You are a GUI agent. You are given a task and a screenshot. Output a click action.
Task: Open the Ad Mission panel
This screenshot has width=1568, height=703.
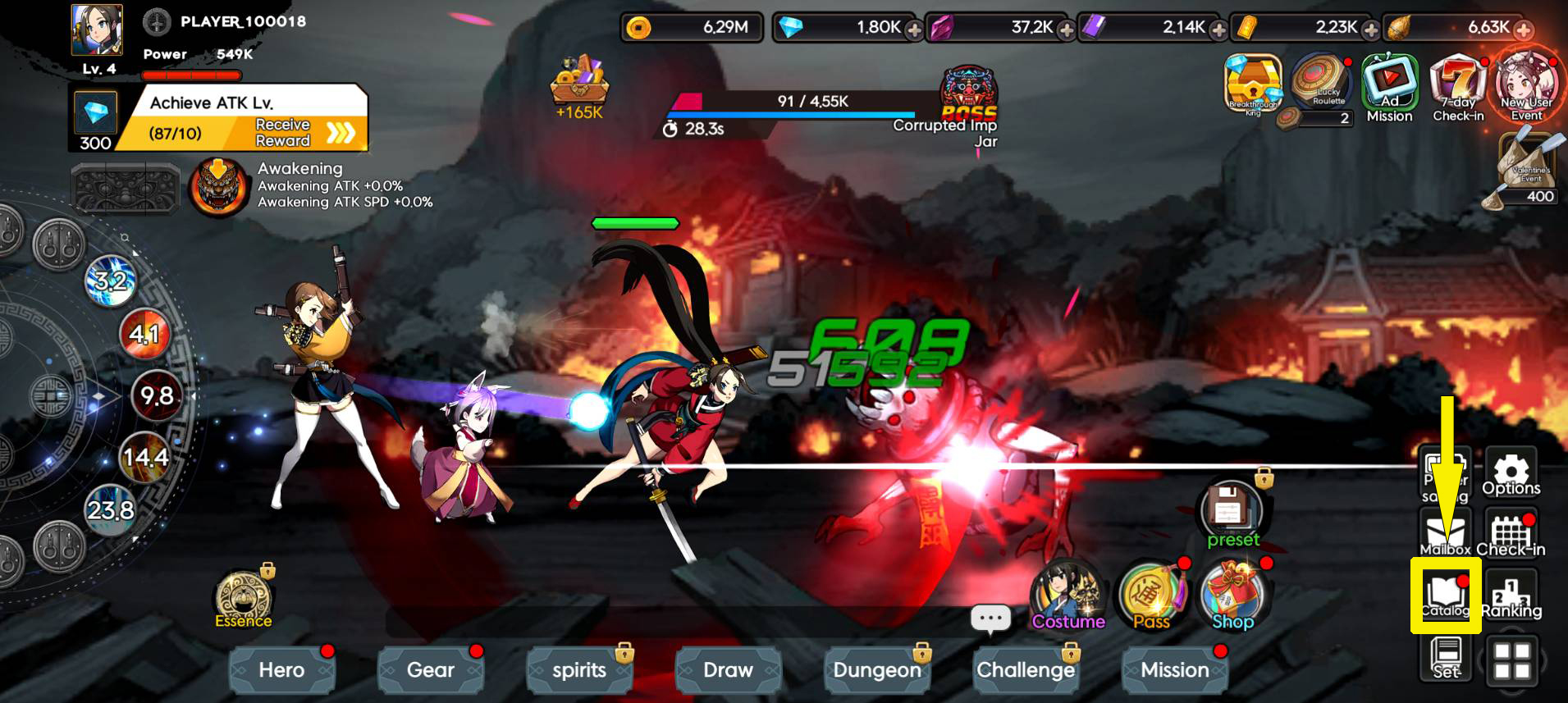pos(1389,86)
